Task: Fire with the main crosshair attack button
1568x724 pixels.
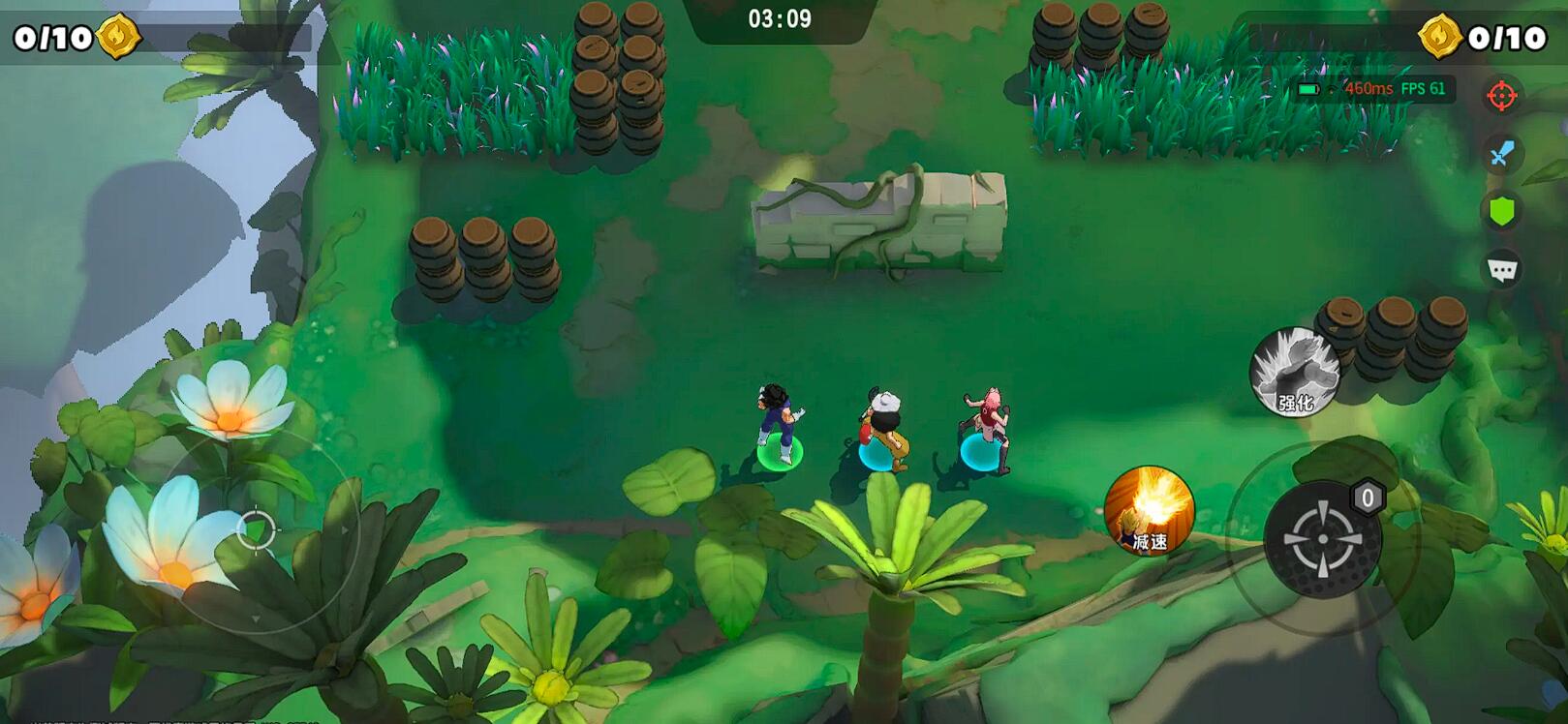Action: tap(1322, 539)
